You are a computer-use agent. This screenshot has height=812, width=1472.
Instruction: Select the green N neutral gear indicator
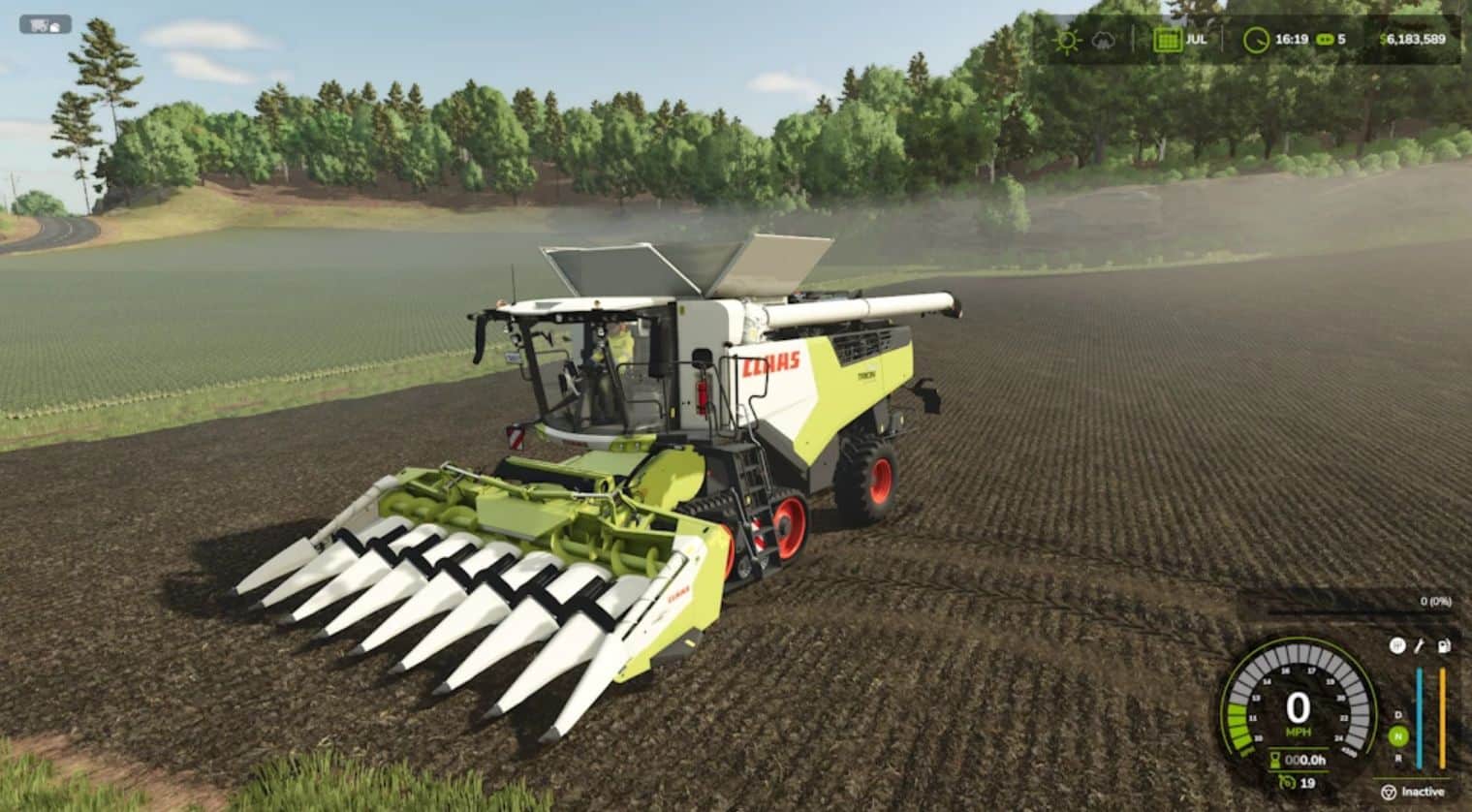pyautogui.click(x=1398, y=734)
